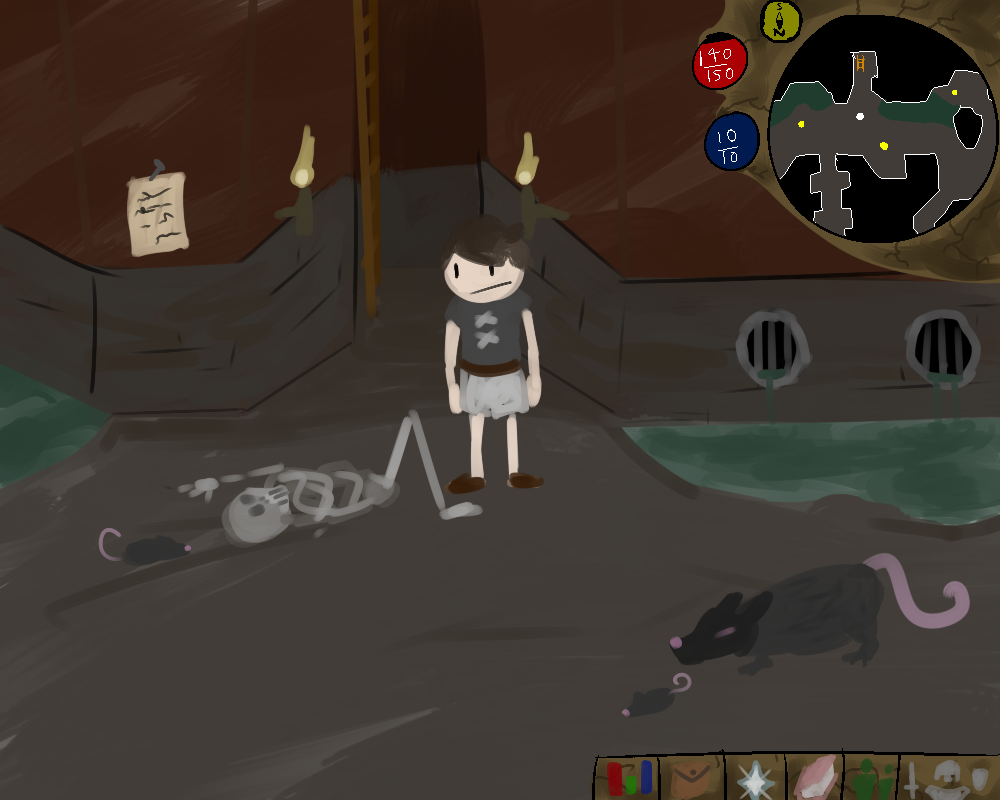
Task: Open the green figures friends tab
Action: click(x=873, y=778)
